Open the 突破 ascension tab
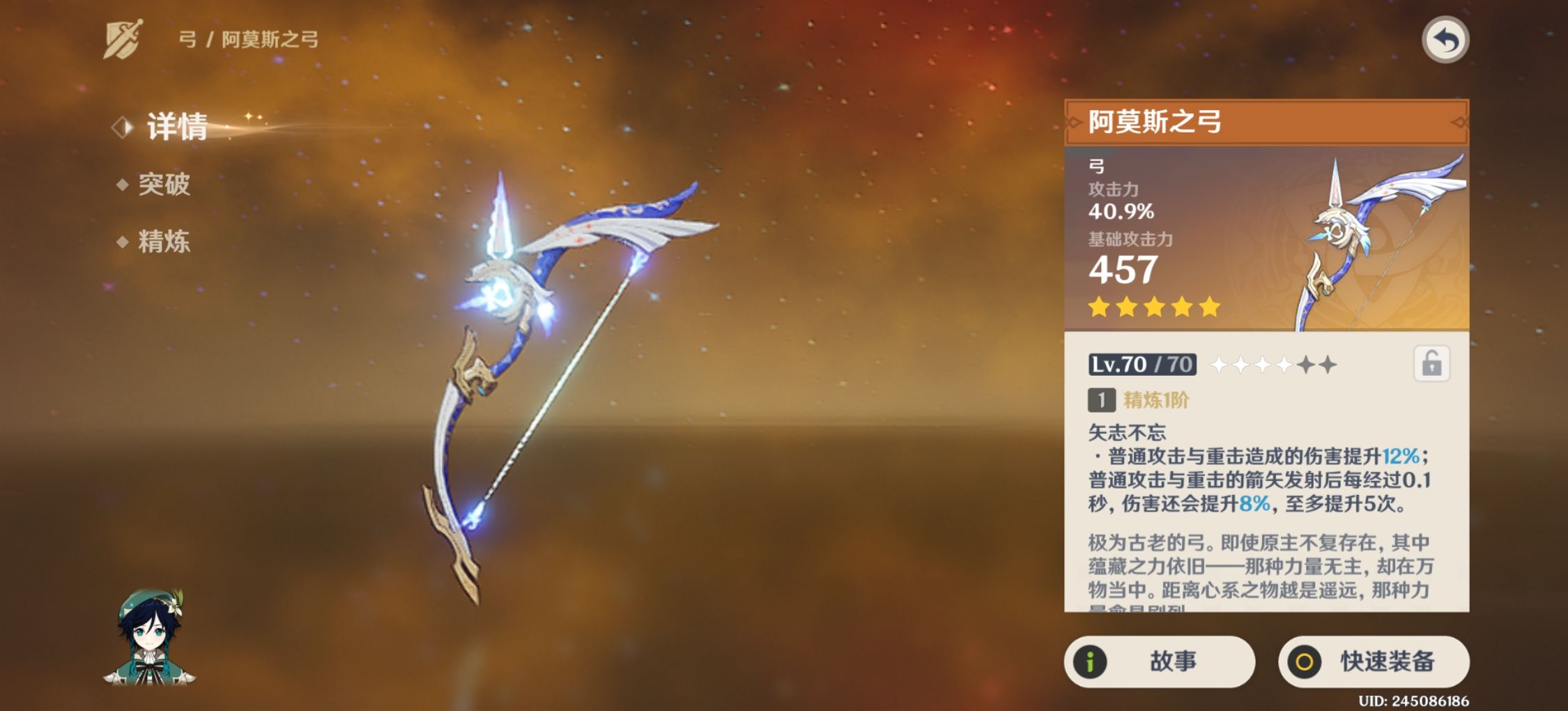This screenshot has height=711, width=1568. 163,185
